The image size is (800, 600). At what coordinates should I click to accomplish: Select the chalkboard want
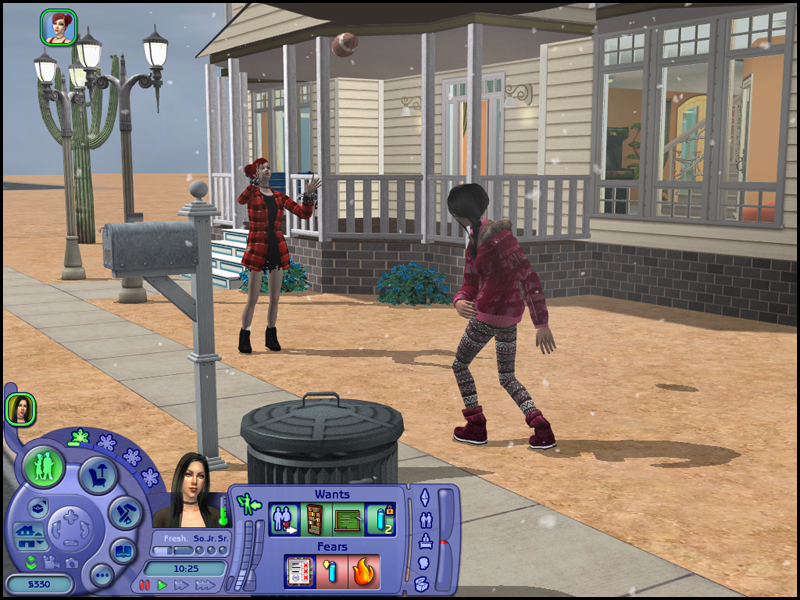(348, 520)
